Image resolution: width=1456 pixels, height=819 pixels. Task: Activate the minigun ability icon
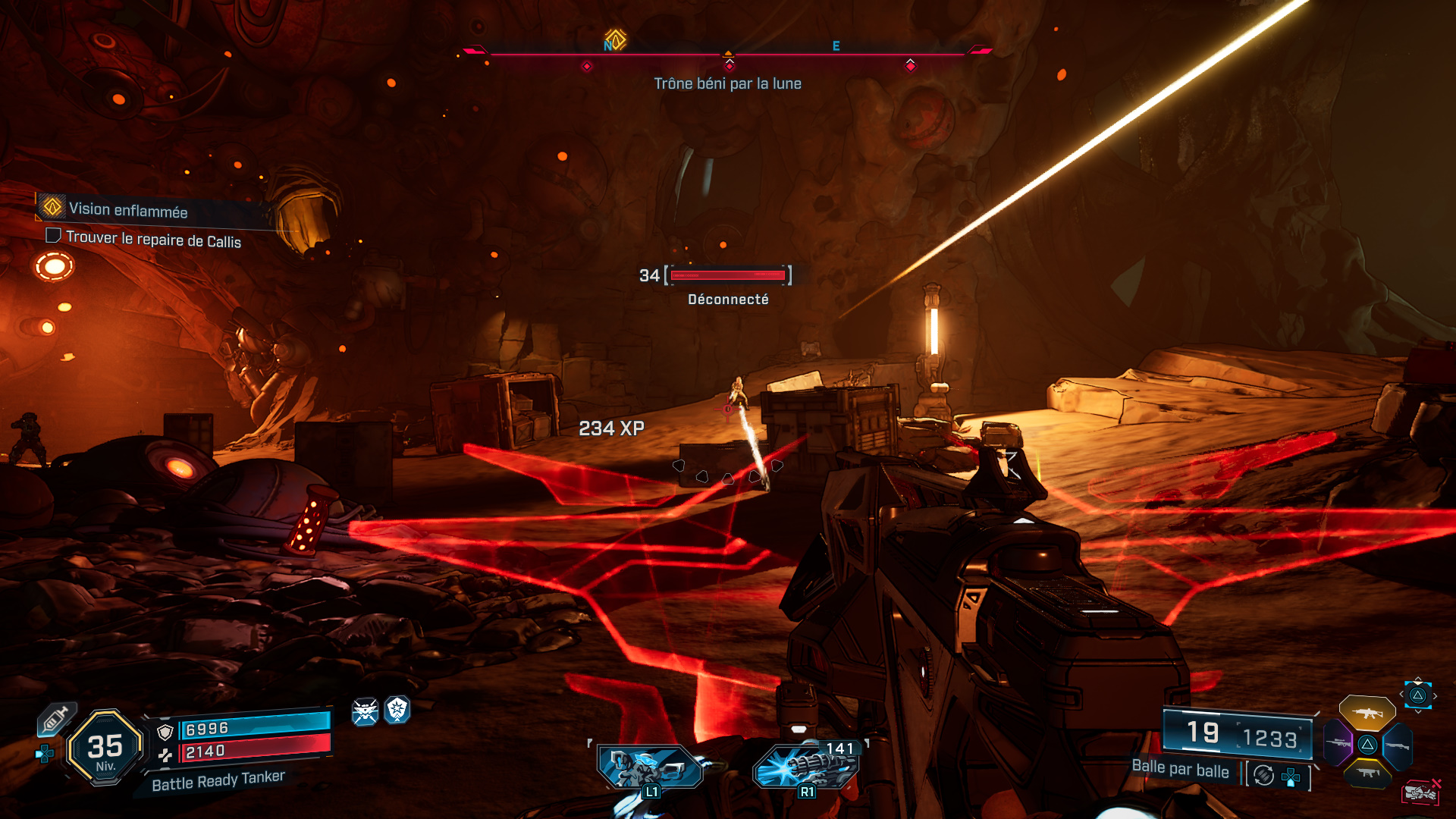[x=807, y=767]
